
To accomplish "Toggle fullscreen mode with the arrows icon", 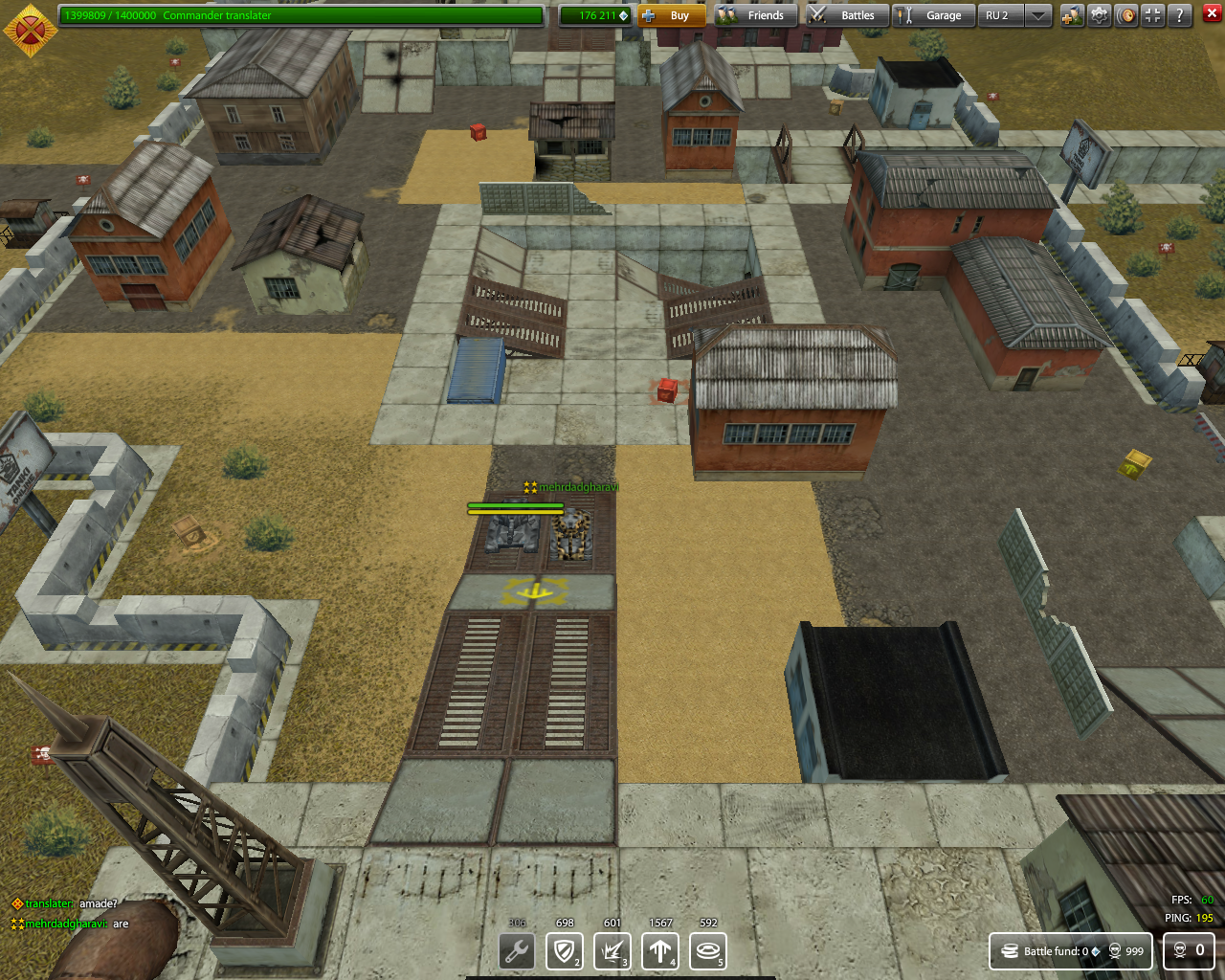I will tap(1153, 15).
